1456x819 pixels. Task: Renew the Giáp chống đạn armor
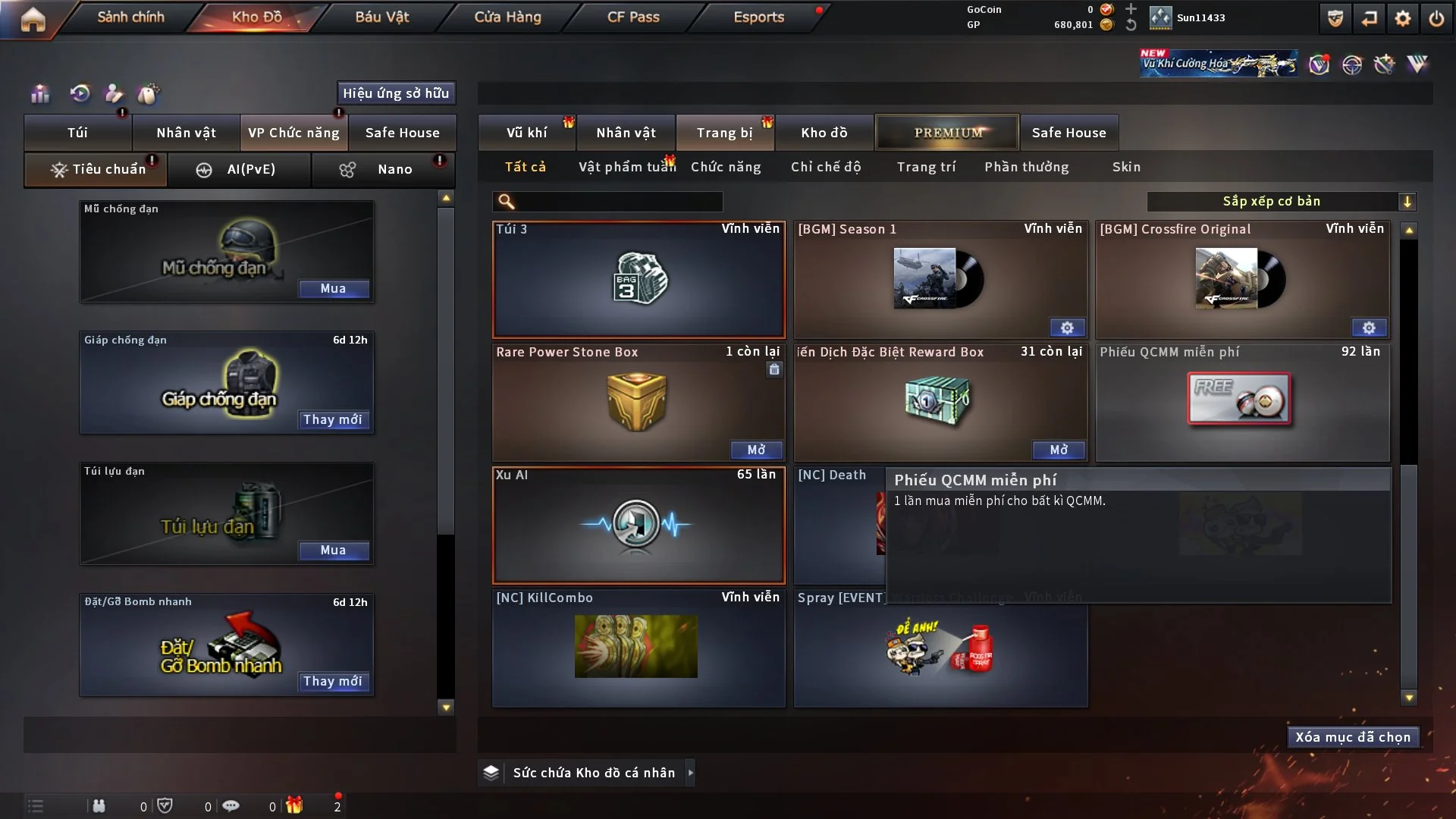333,420
